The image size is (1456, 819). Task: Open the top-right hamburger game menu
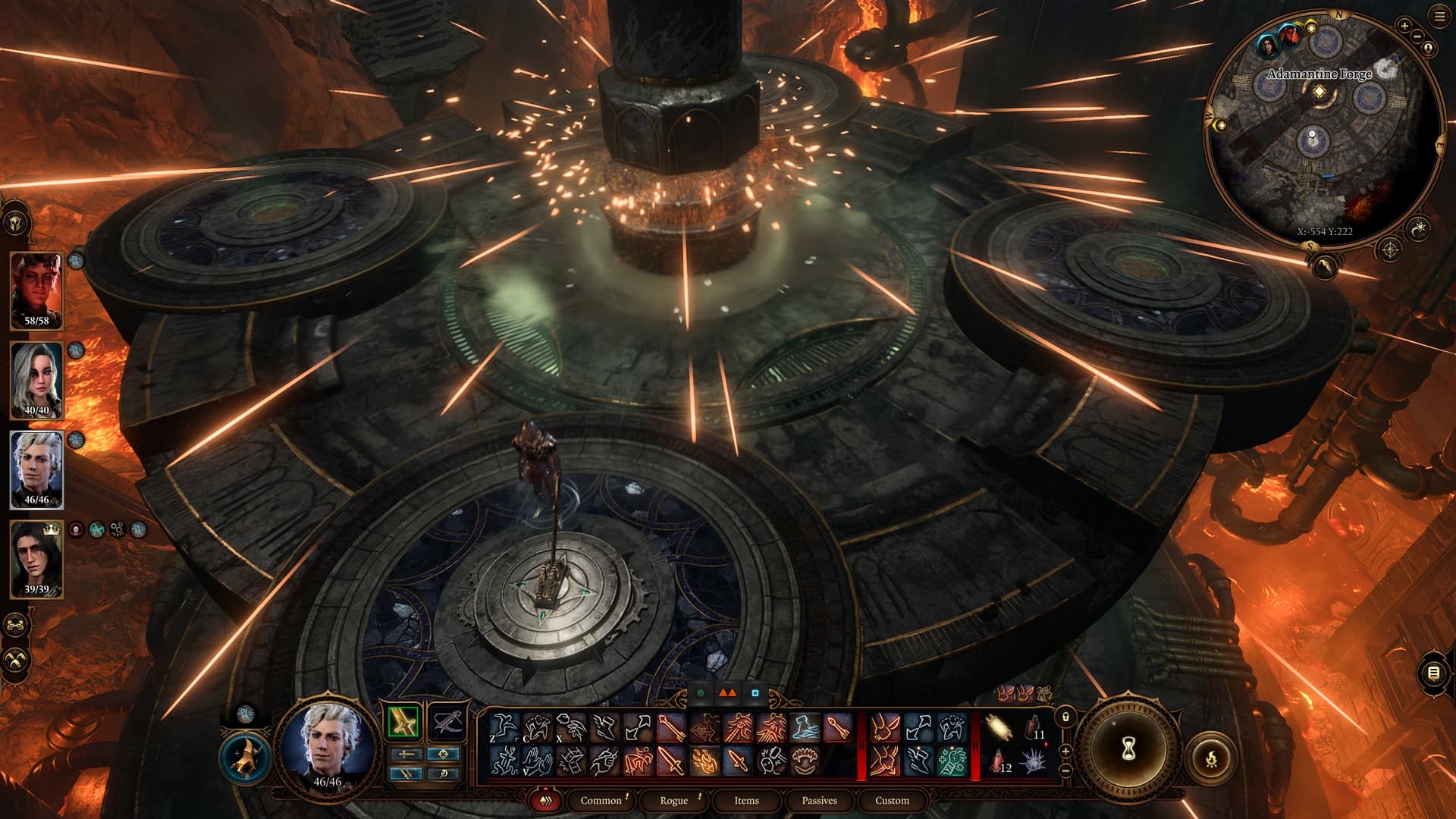pyautogui.click(x=1439, y=17)
